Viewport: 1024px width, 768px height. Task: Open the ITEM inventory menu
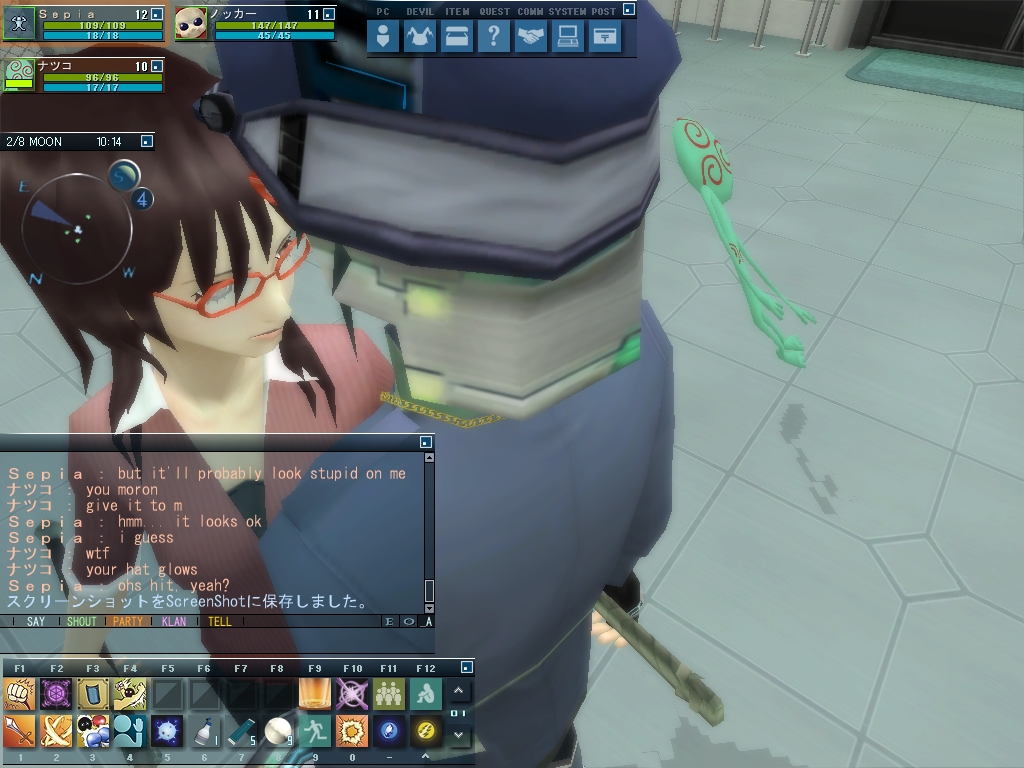click(x=457, y=37)
